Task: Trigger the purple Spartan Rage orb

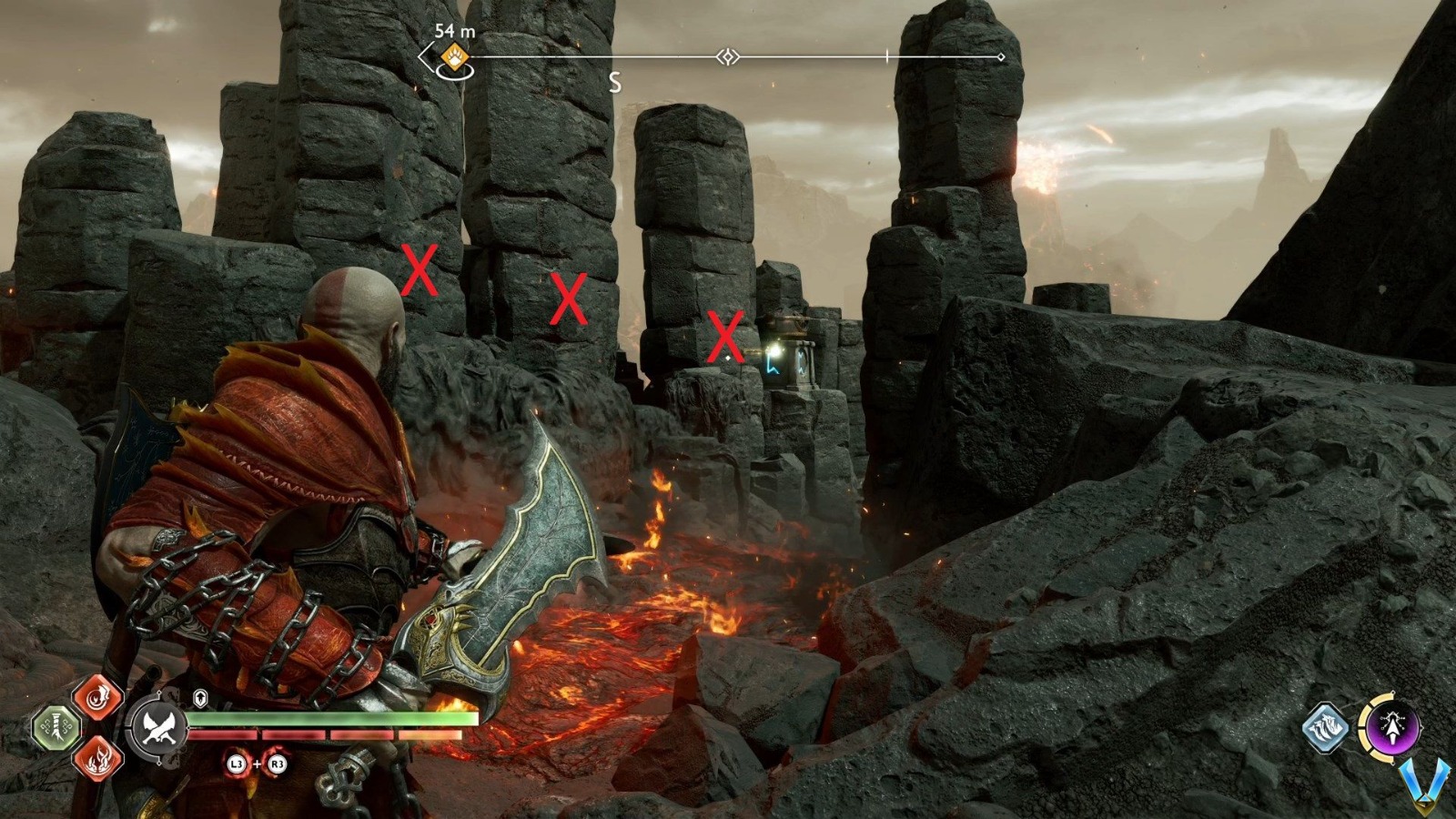Action: [x=1390, y=725]
